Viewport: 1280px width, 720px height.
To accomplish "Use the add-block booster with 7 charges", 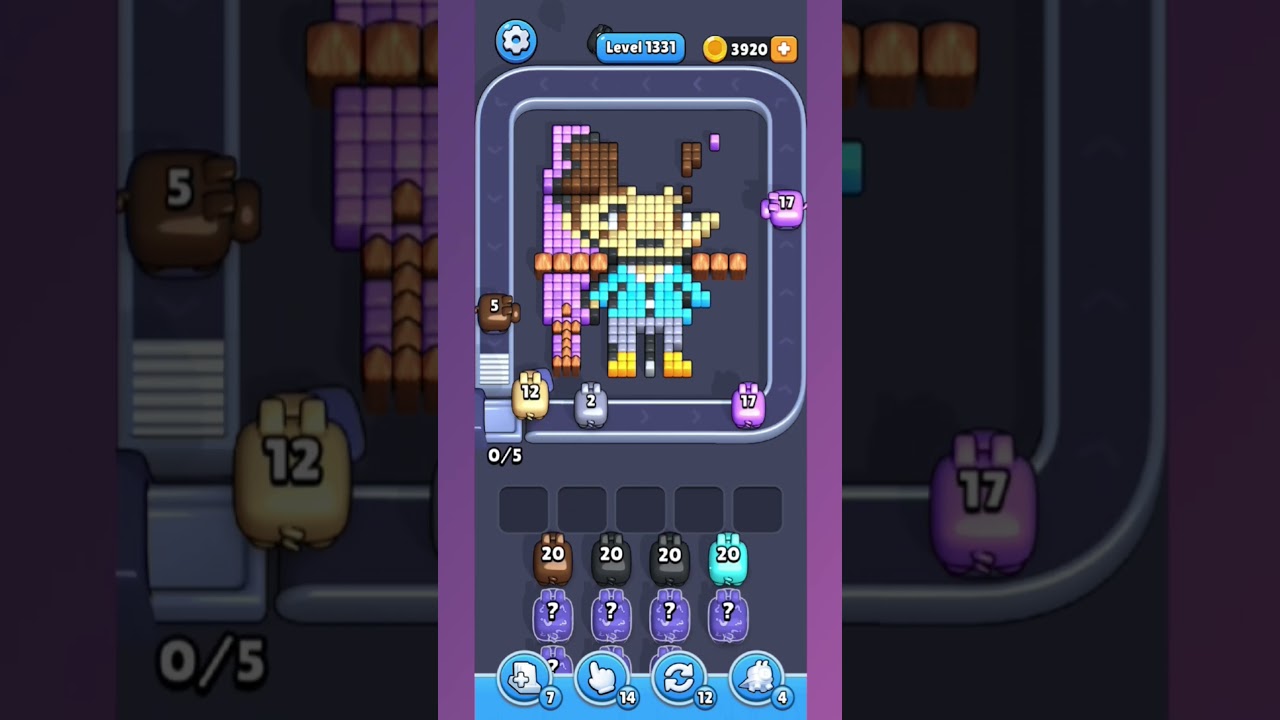I will 524,677.
